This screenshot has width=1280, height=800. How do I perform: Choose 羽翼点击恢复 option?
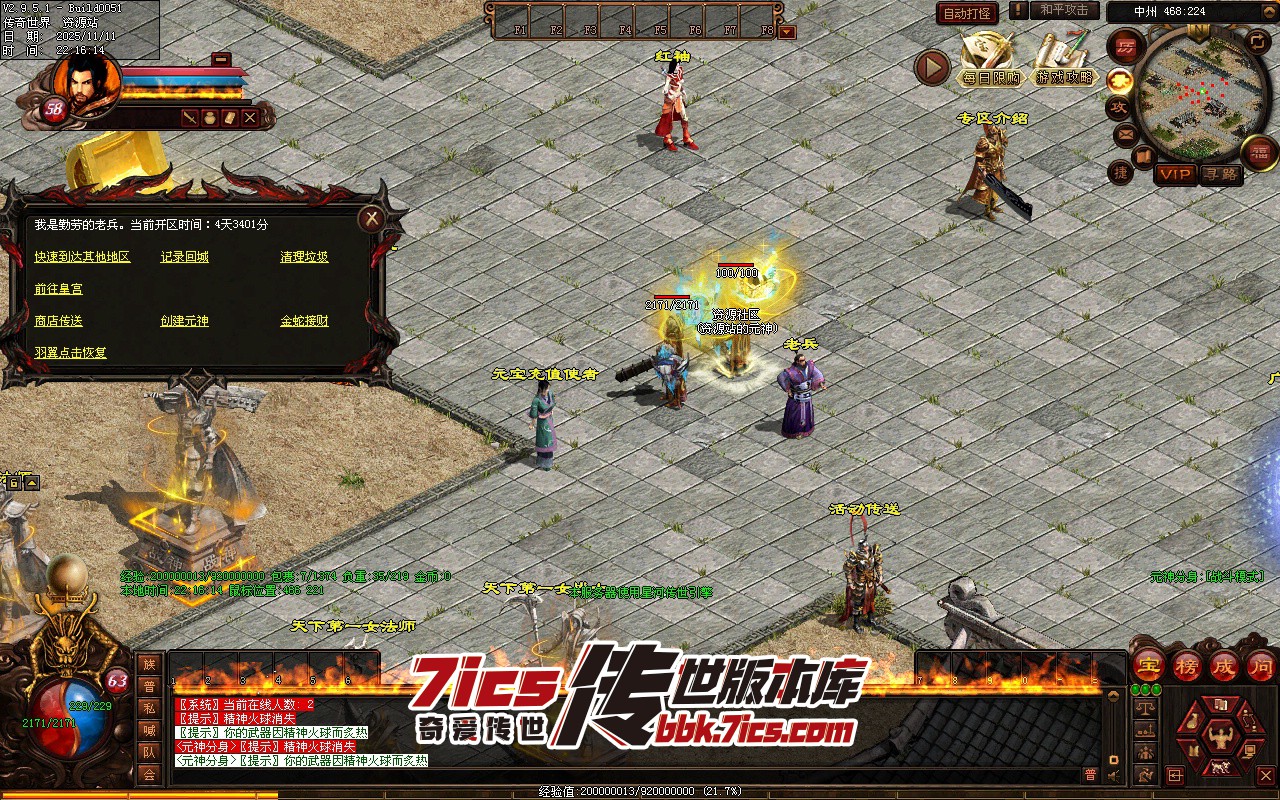pos(70,353)
